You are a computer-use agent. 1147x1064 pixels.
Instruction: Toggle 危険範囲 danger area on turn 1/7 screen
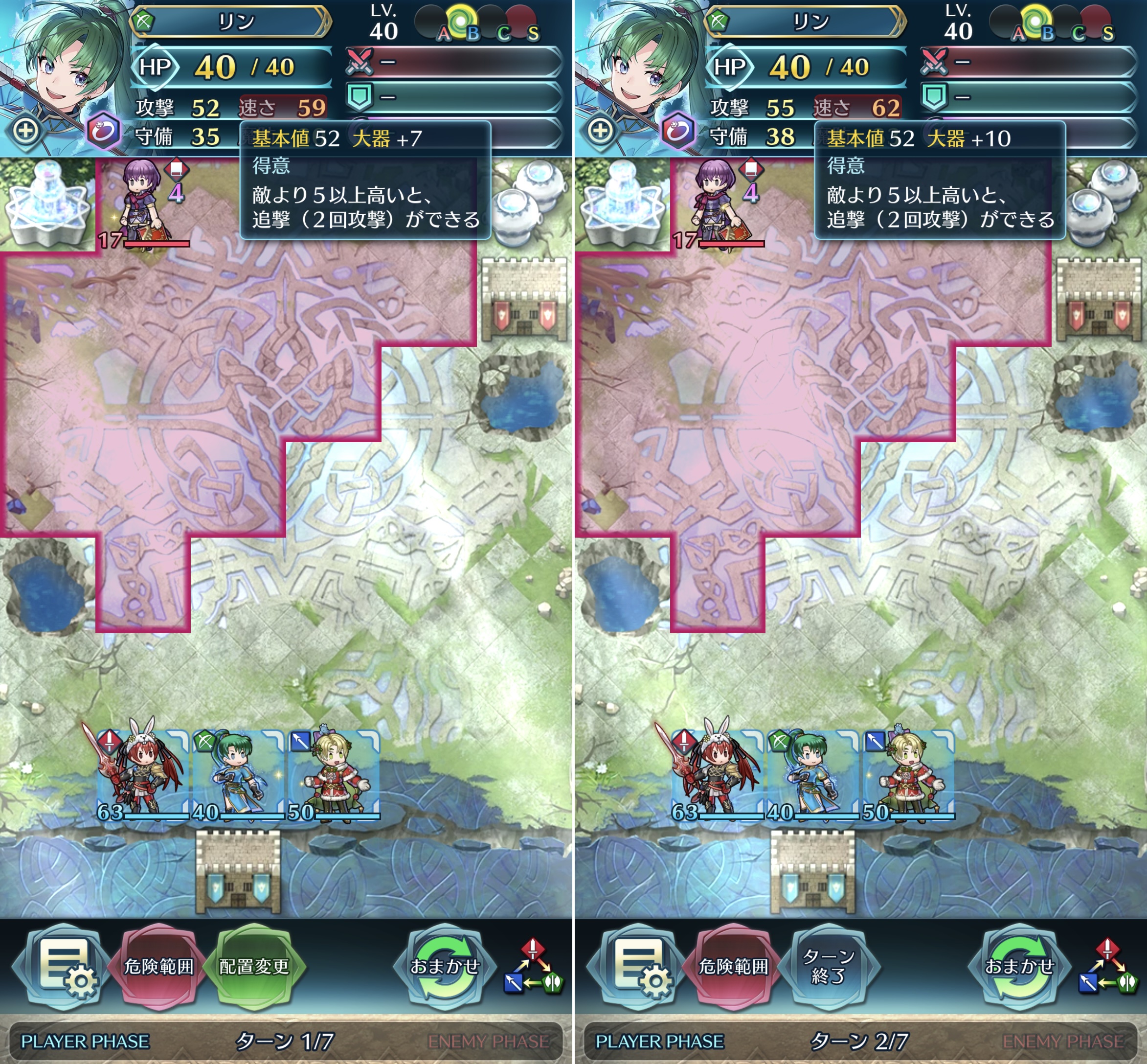point(159,967)
